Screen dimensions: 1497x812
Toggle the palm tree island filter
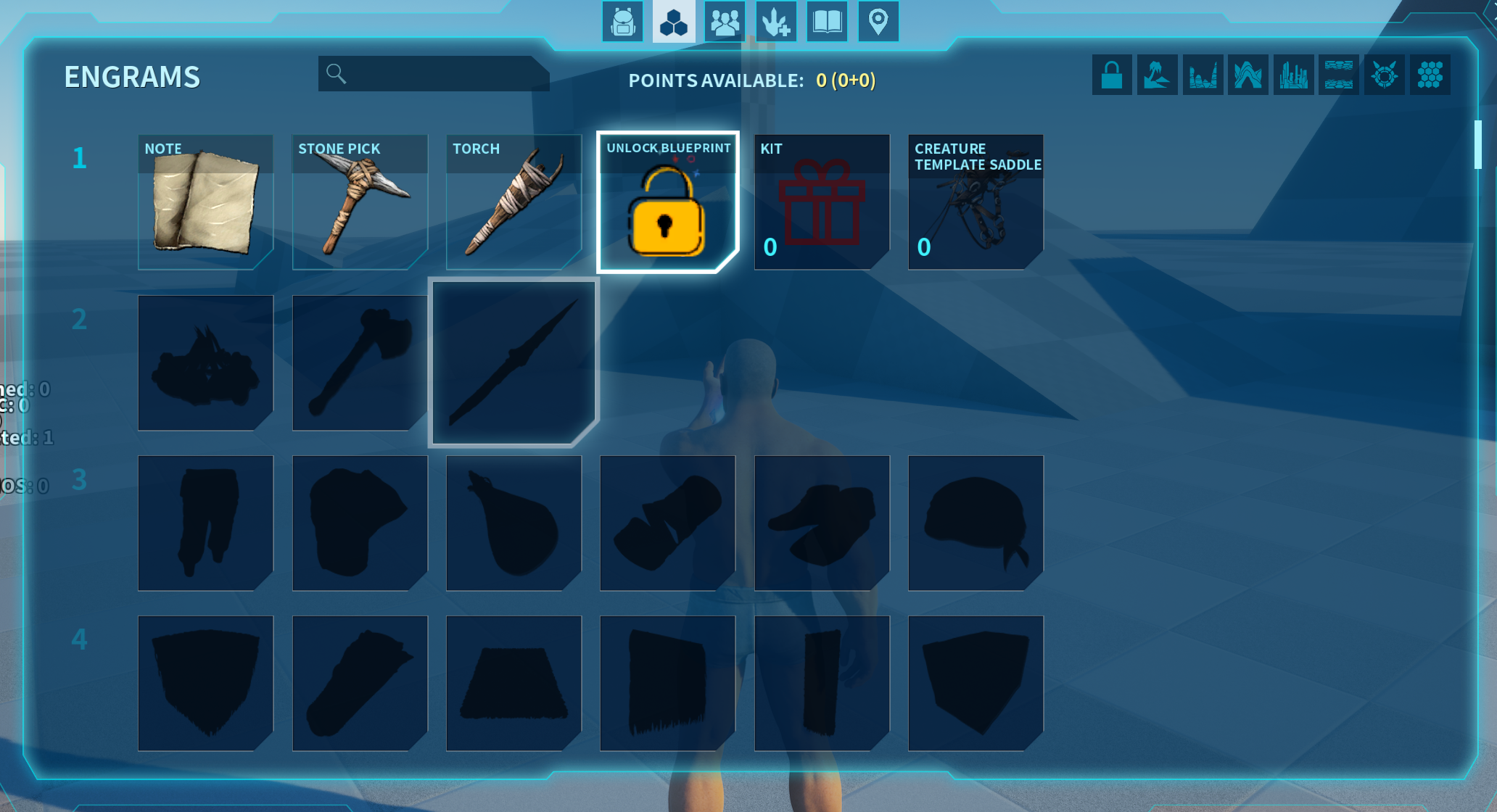point(1157,75)
